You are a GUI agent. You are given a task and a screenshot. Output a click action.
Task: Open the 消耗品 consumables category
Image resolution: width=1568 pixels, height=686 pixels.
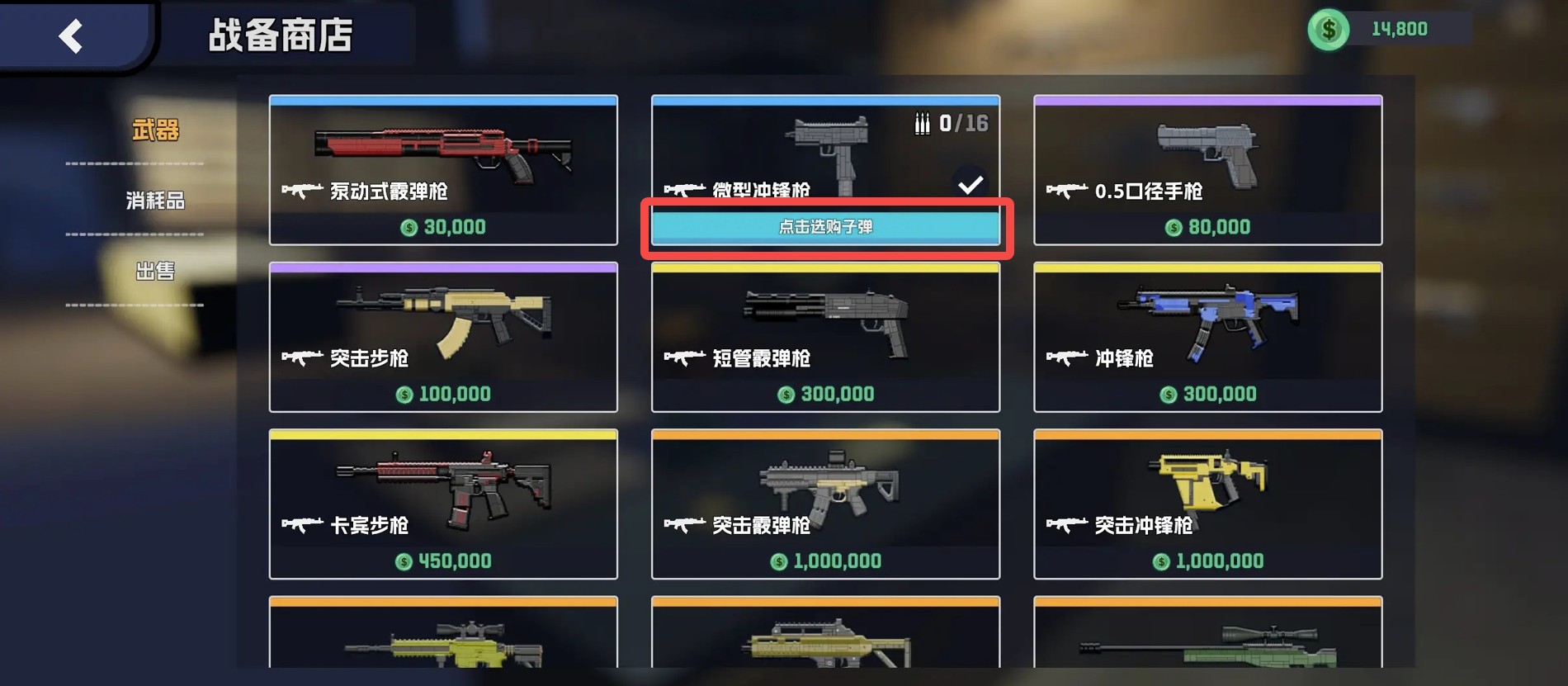tap(155, 201)
